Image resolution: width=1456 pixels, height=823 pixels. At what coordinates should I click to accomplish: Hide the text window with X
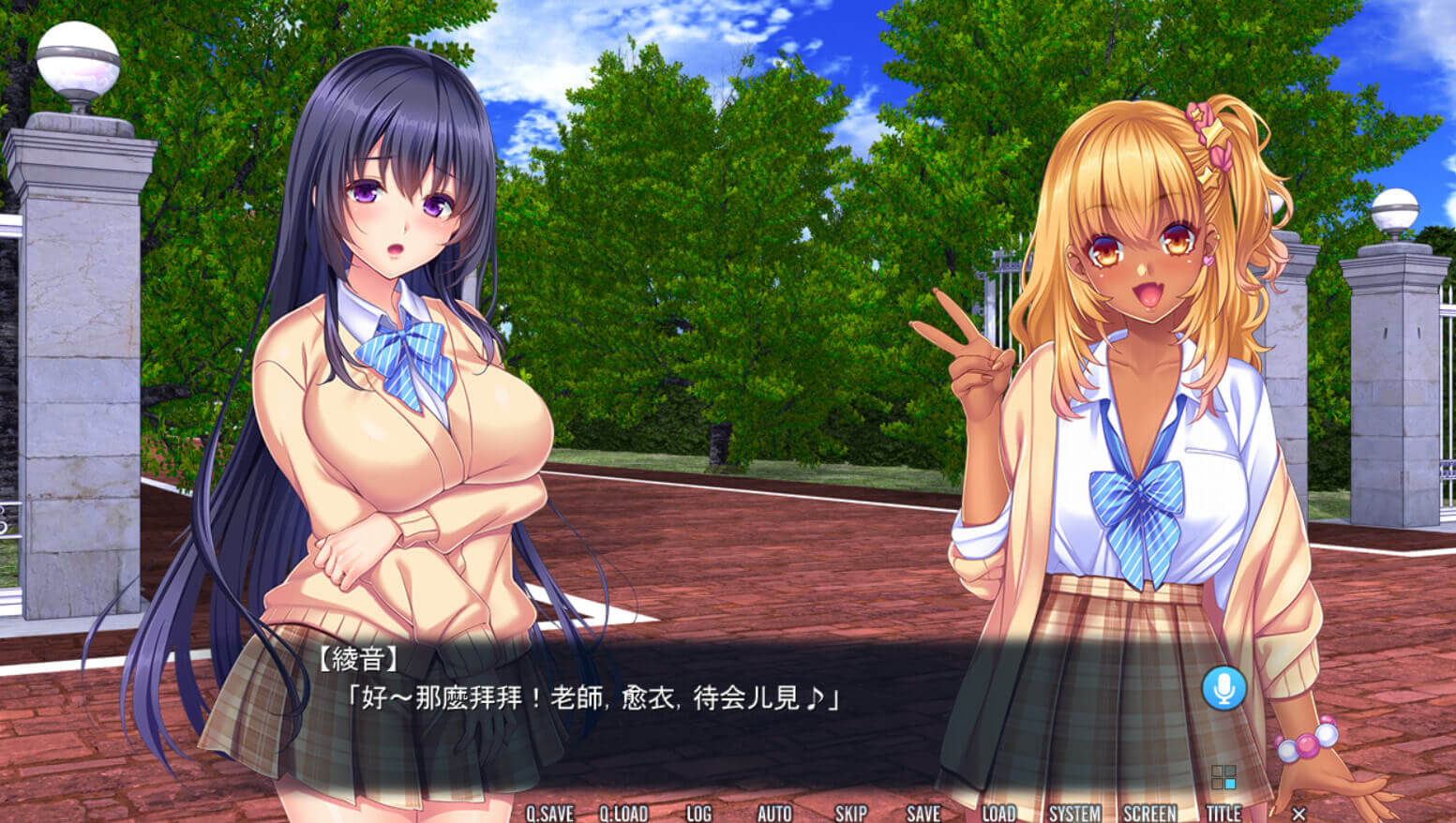(1298, 813)
